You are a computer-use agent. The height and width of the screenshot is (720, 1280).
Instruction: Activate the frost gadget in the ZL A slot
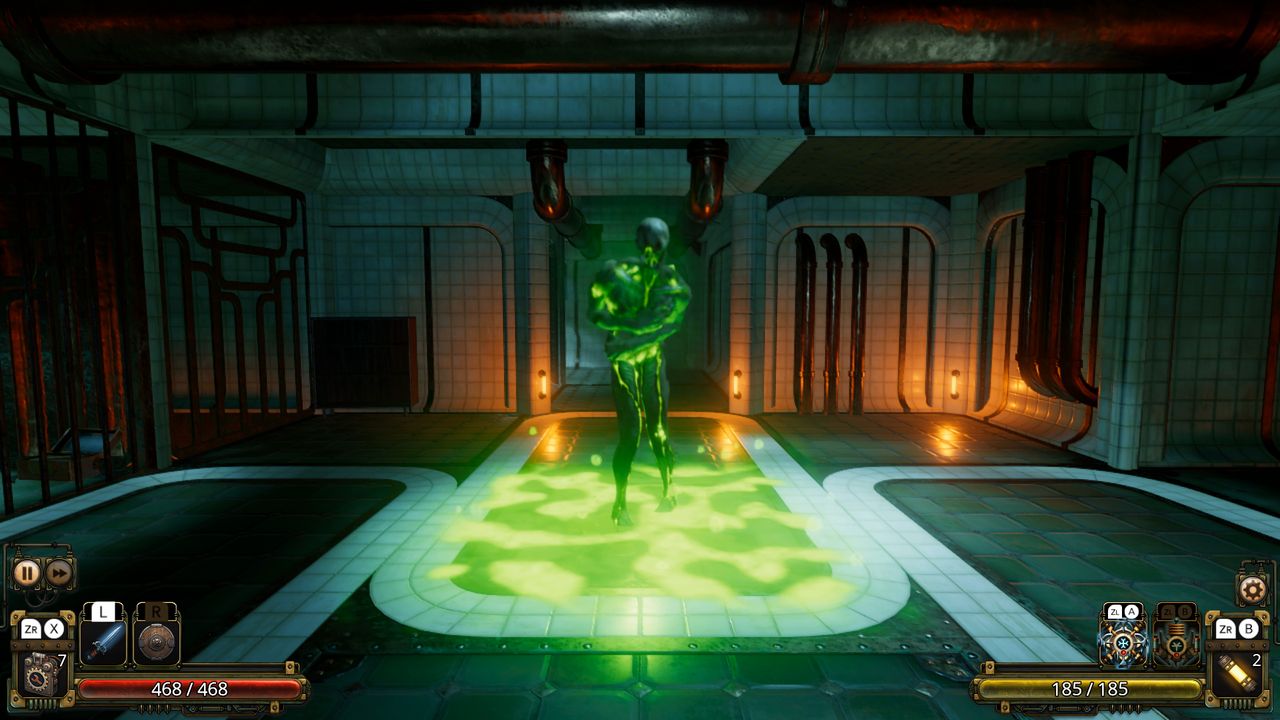pyautogui.click(x=1123, y=644)
